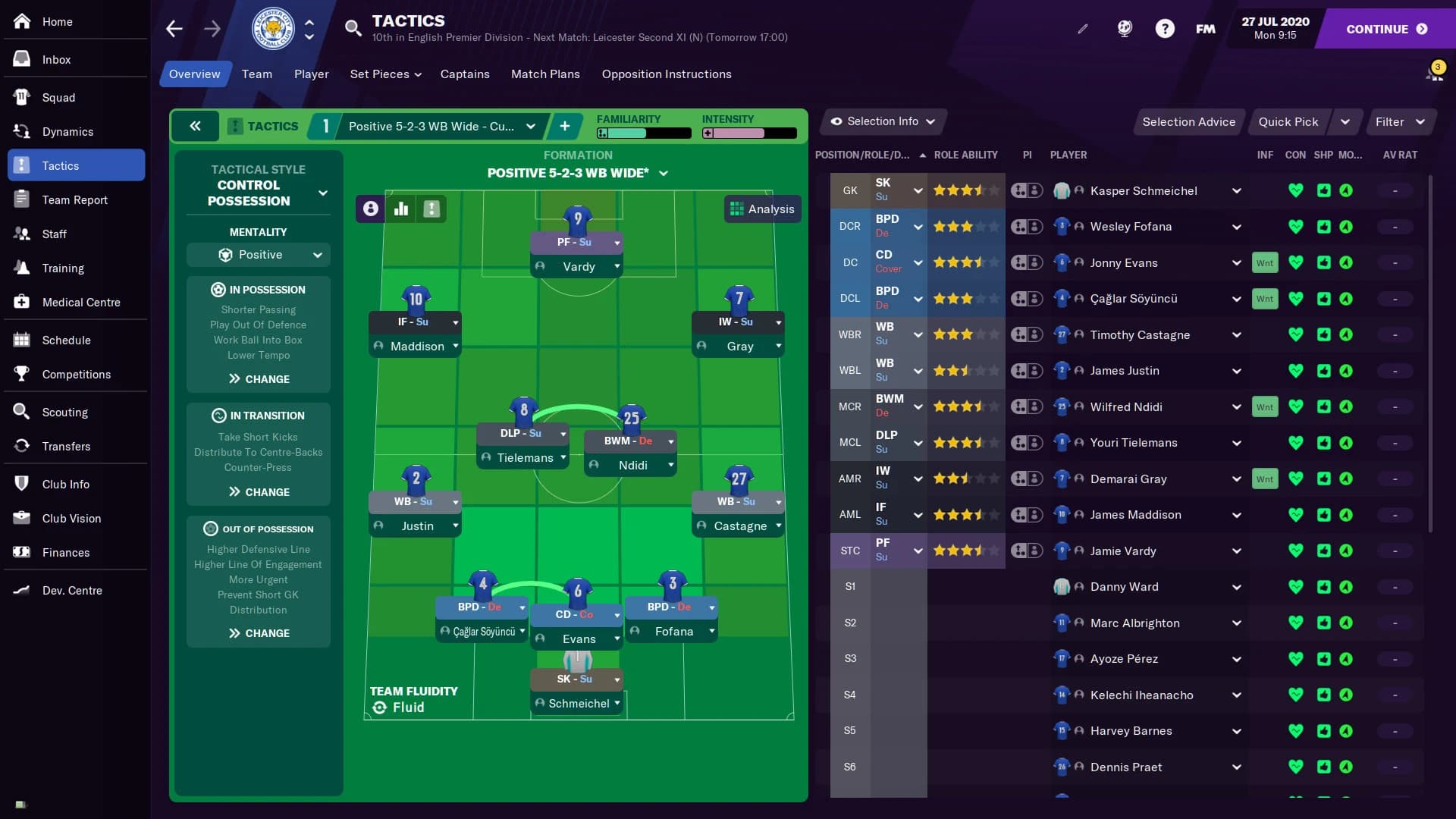
Task: Expand the Positive 5-2-3 WB Wide formation dropdown
Action: click(578, 173)
